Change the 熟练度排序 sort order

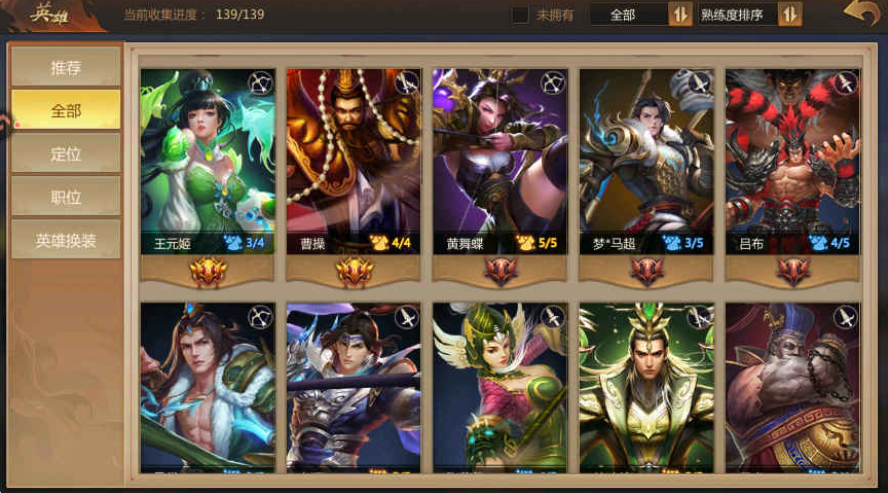point(750,15)
